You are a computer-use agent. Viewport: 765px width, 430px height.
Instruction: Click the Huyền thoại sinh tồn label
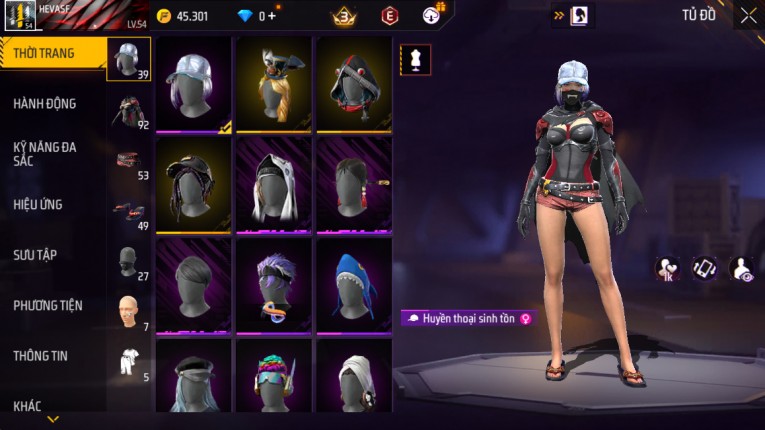coord(468,318)
